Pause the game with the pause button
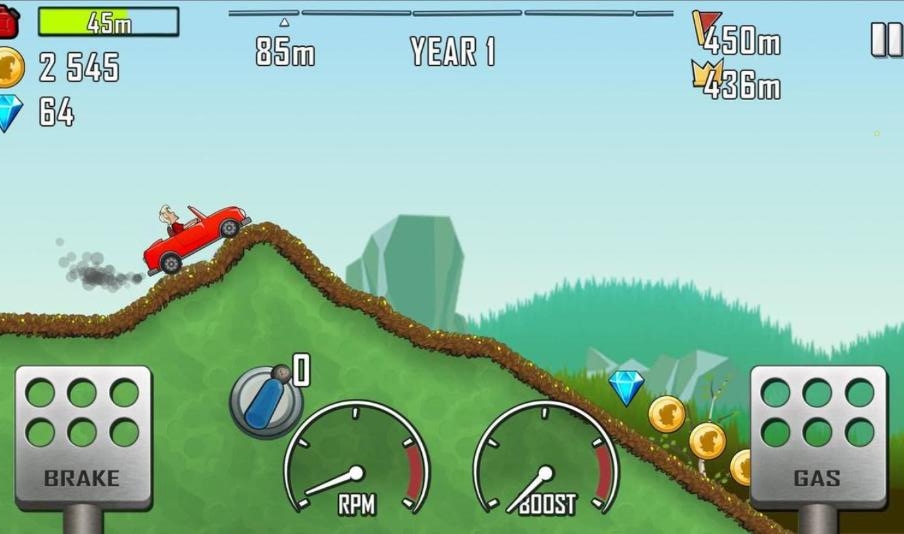This screenshot has height=534, width=904. [886, 39]
